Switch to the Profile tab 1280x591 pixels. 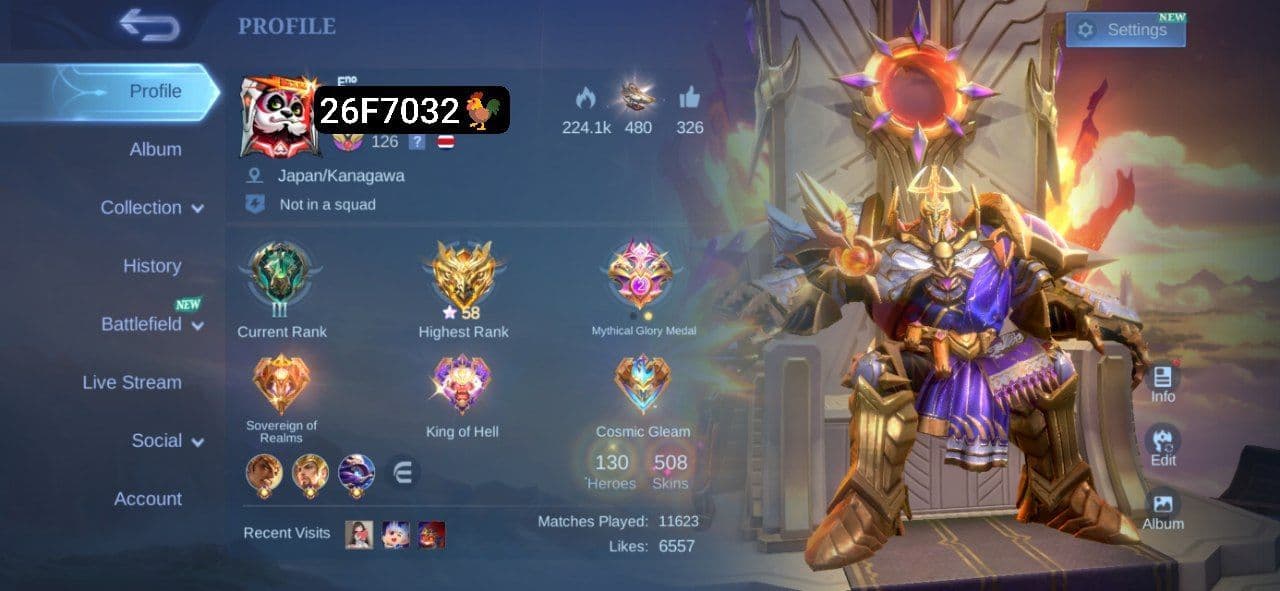pyautogui.click(x=155, y=91)
